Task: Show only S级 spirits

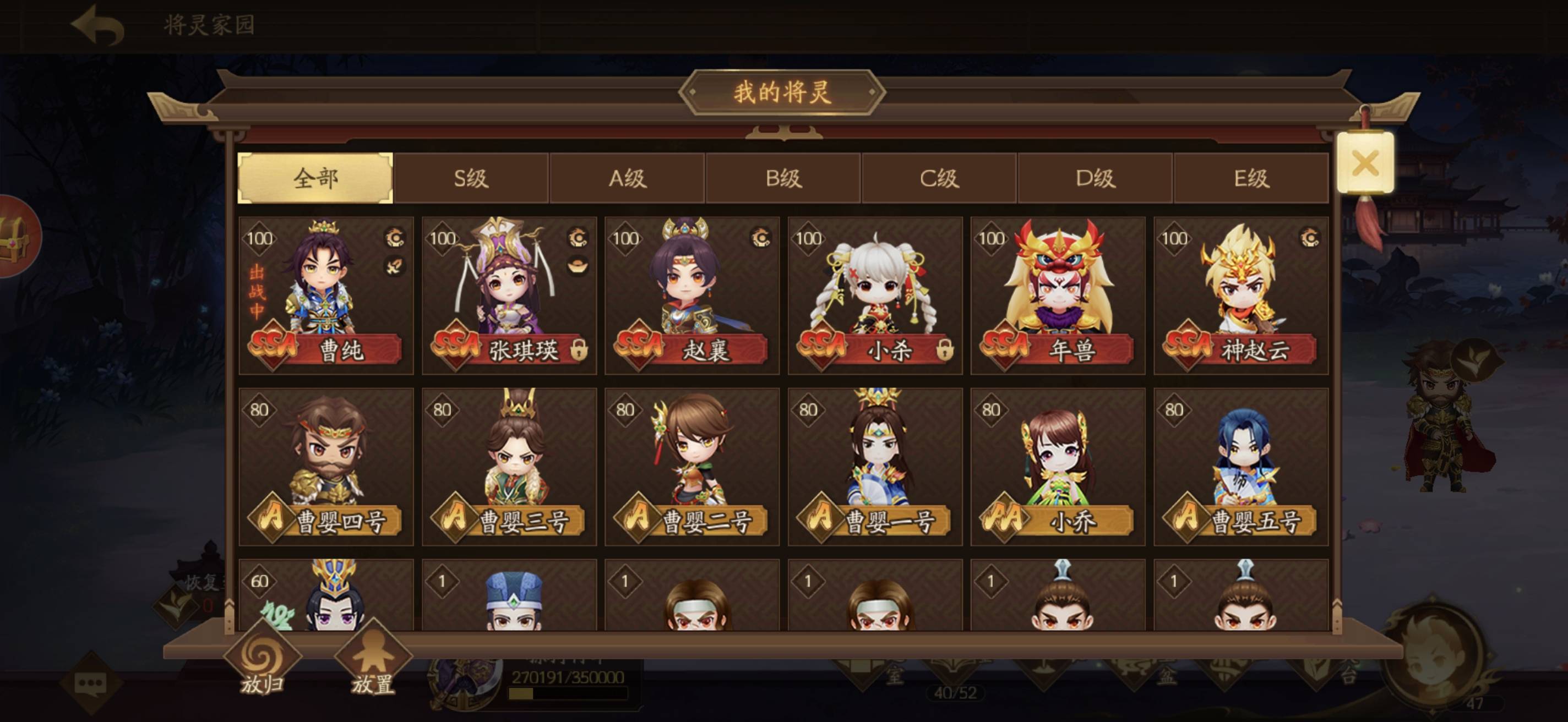Action: point(471,178)
